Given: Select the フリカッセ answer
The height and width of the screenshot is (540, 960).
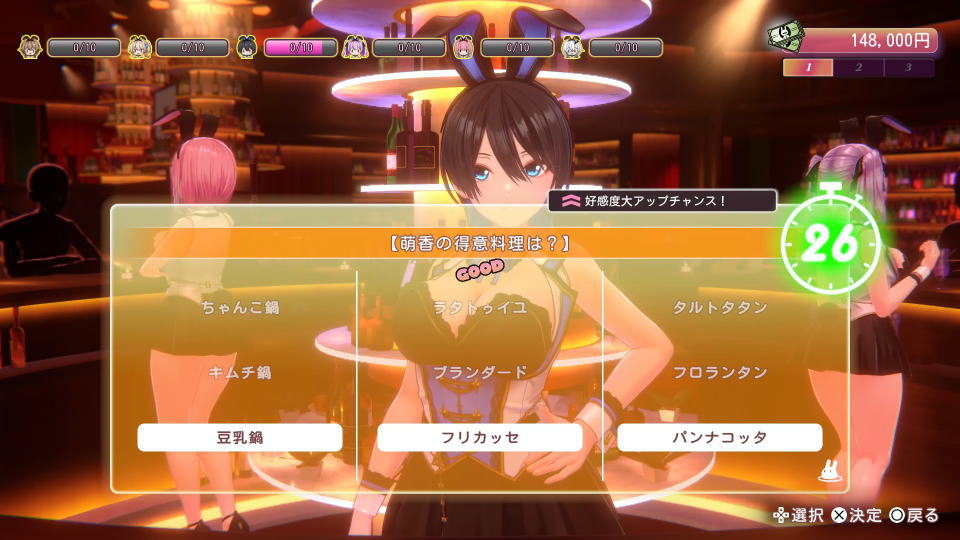Looking at the screenshot, I should point(480,437).
